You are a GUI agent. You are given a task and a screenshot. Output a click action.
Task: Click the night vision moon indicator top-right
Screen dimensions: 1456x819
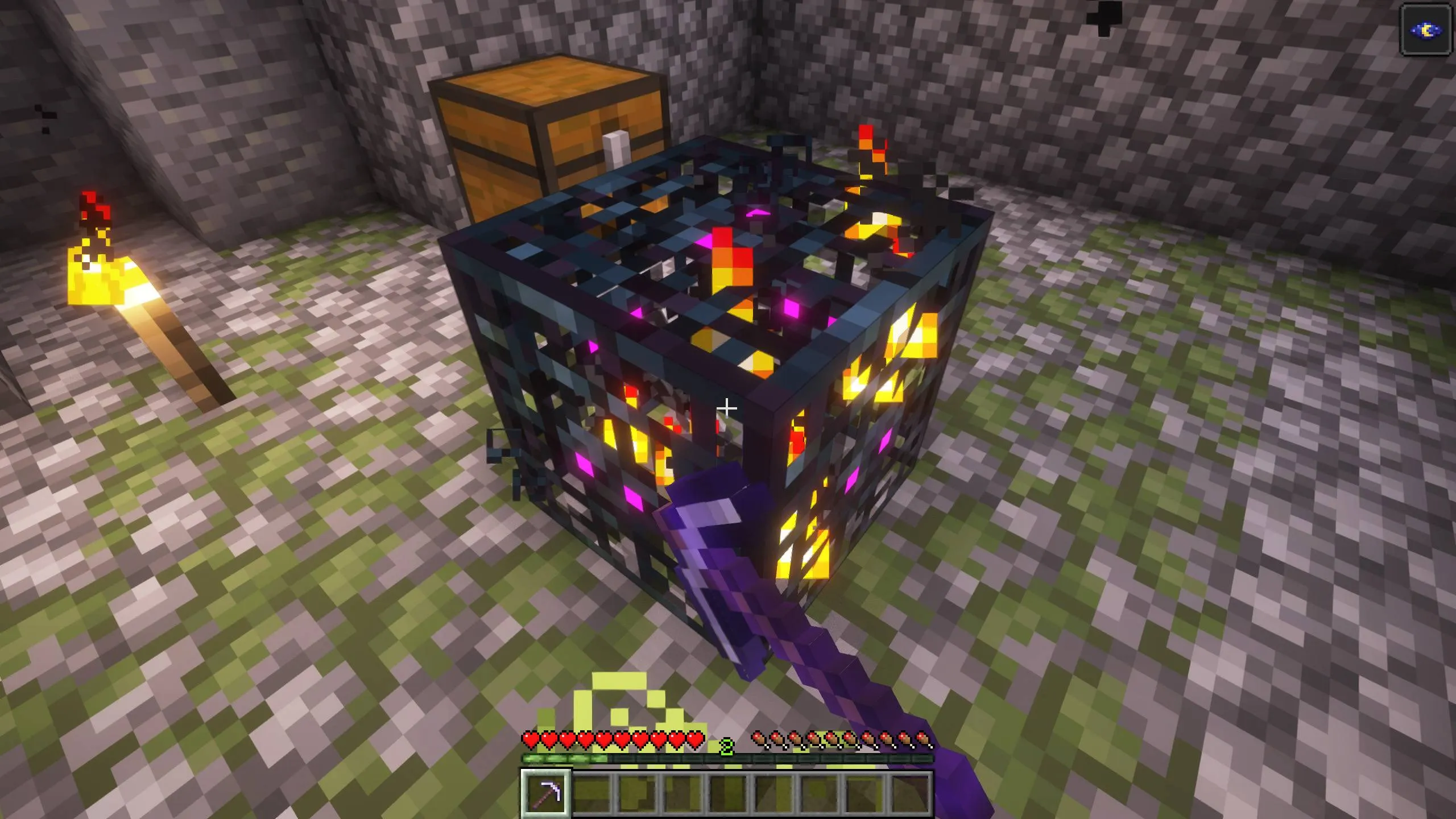1425,27
